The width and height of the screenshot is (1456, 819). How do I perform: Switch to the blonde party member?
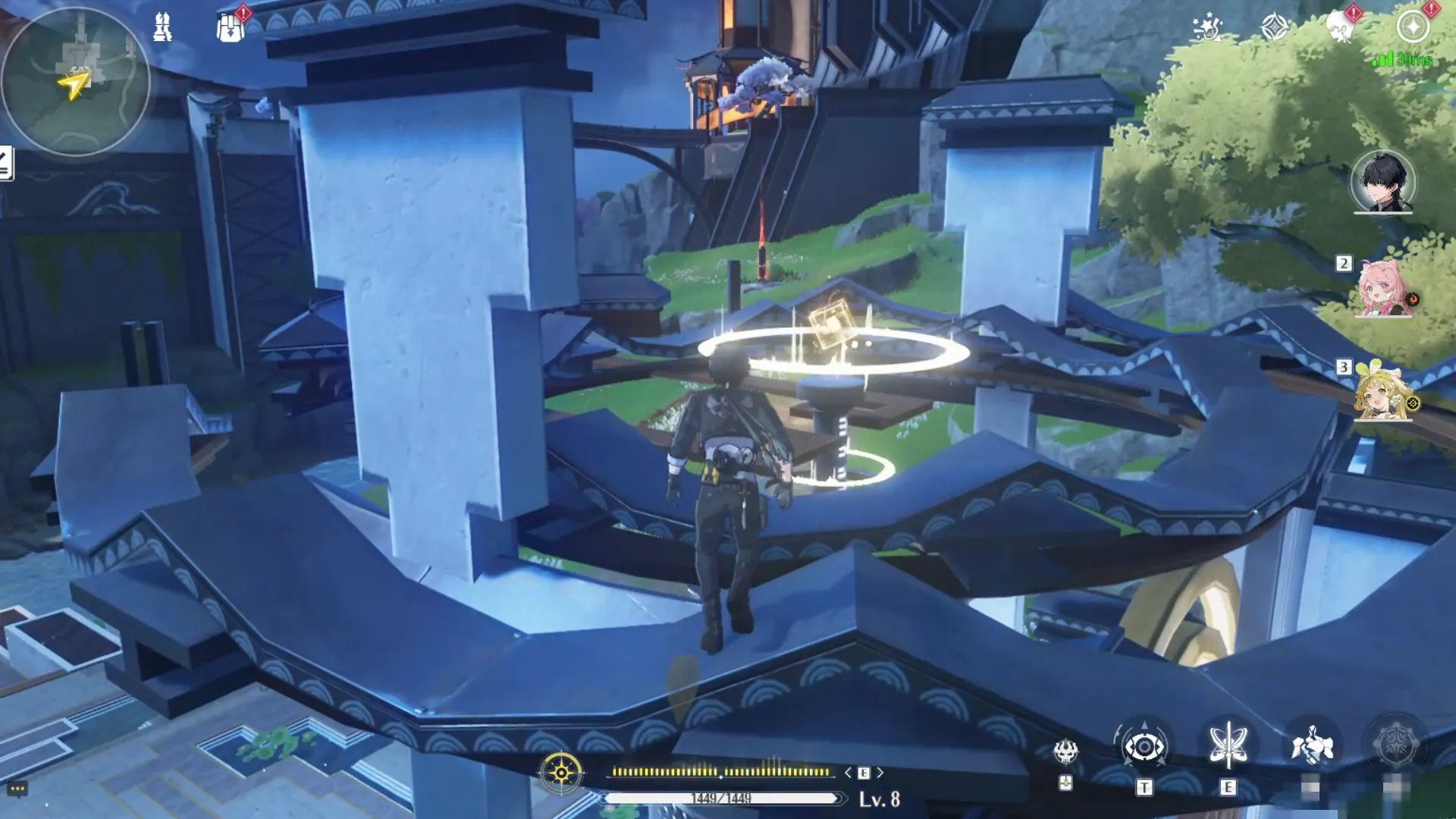pos(1382,393)
